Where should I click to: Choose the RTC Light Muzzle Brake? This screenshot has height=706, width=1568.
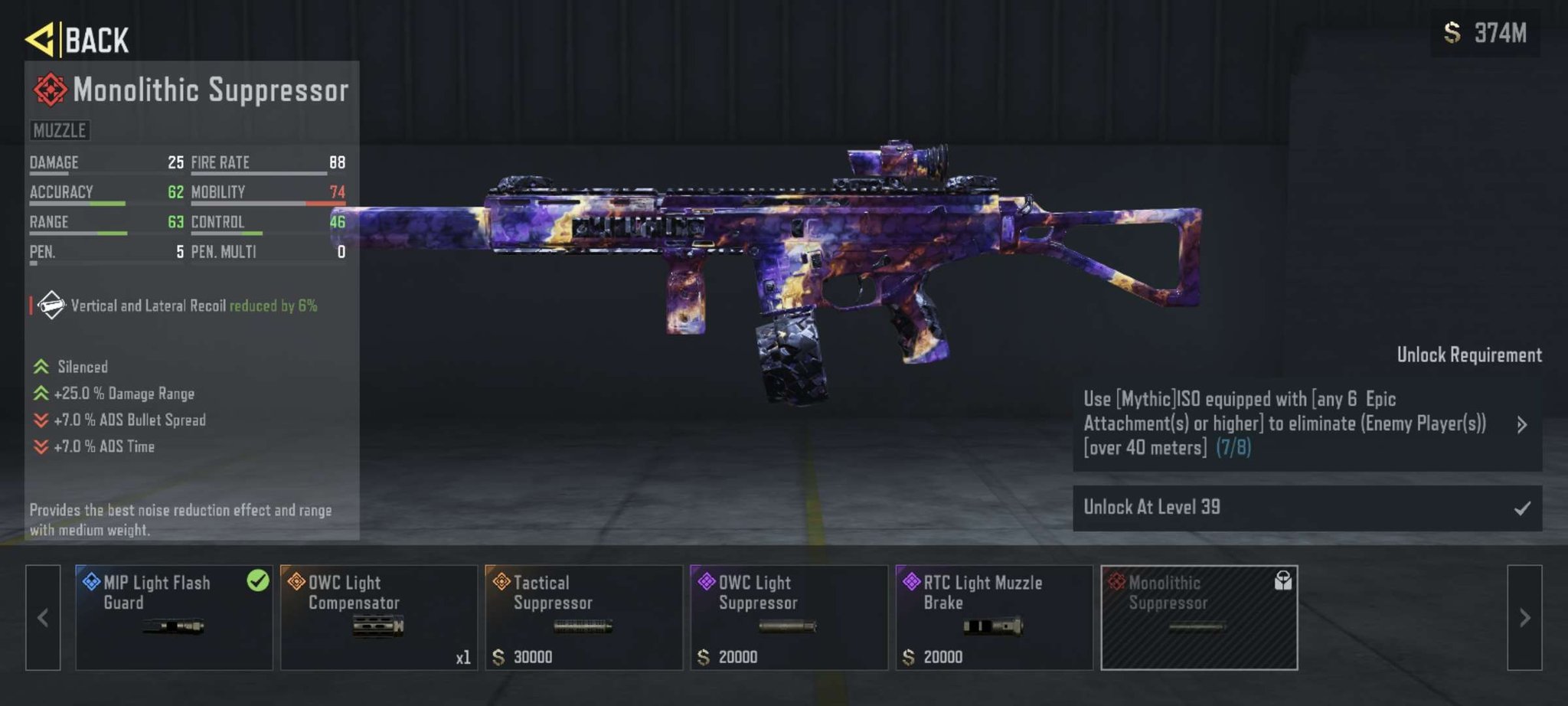pos(994,617)
